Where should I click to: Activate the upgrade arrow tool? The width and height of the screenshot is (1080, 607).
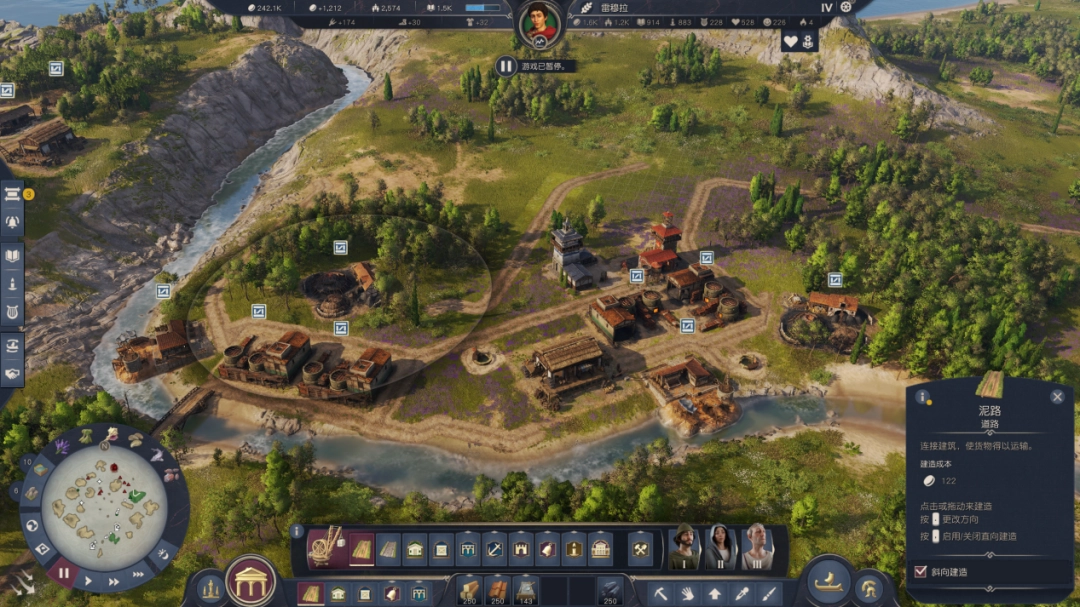coord(715,593)
